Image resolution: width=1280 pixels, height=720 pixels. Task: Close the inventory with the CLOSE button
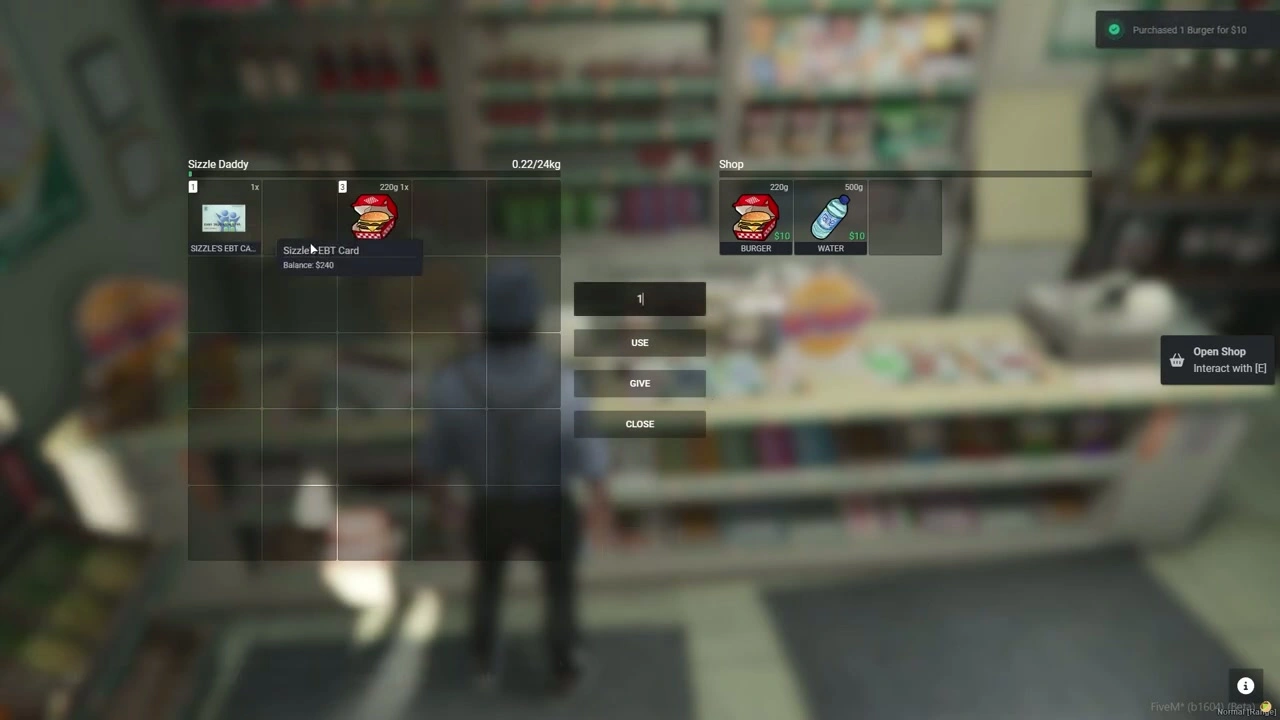(x=639, y=424)
